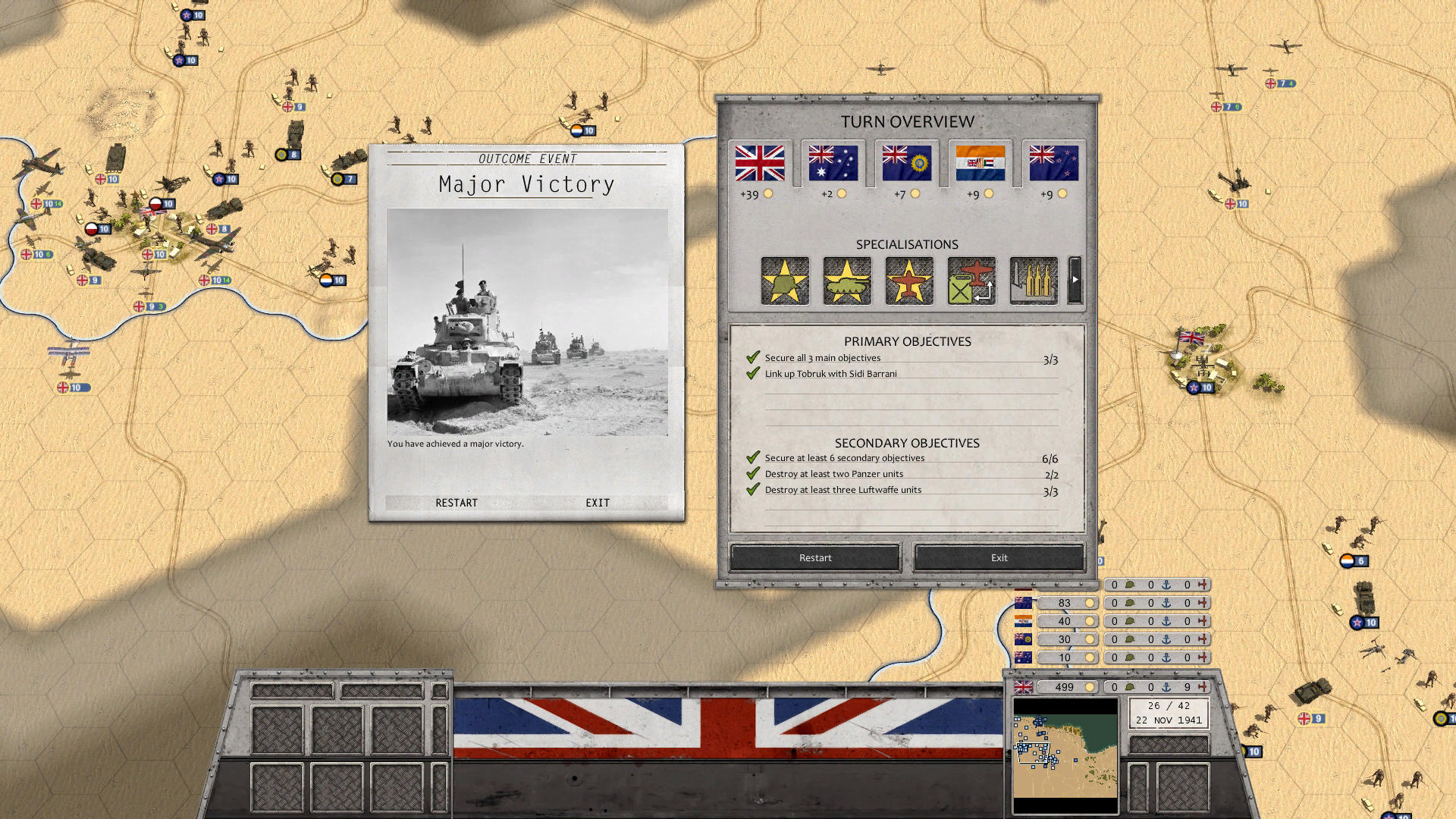The image size is (1456, 819).
Task: Select the tank specialisation star icon
Action: tap(846, 281)
